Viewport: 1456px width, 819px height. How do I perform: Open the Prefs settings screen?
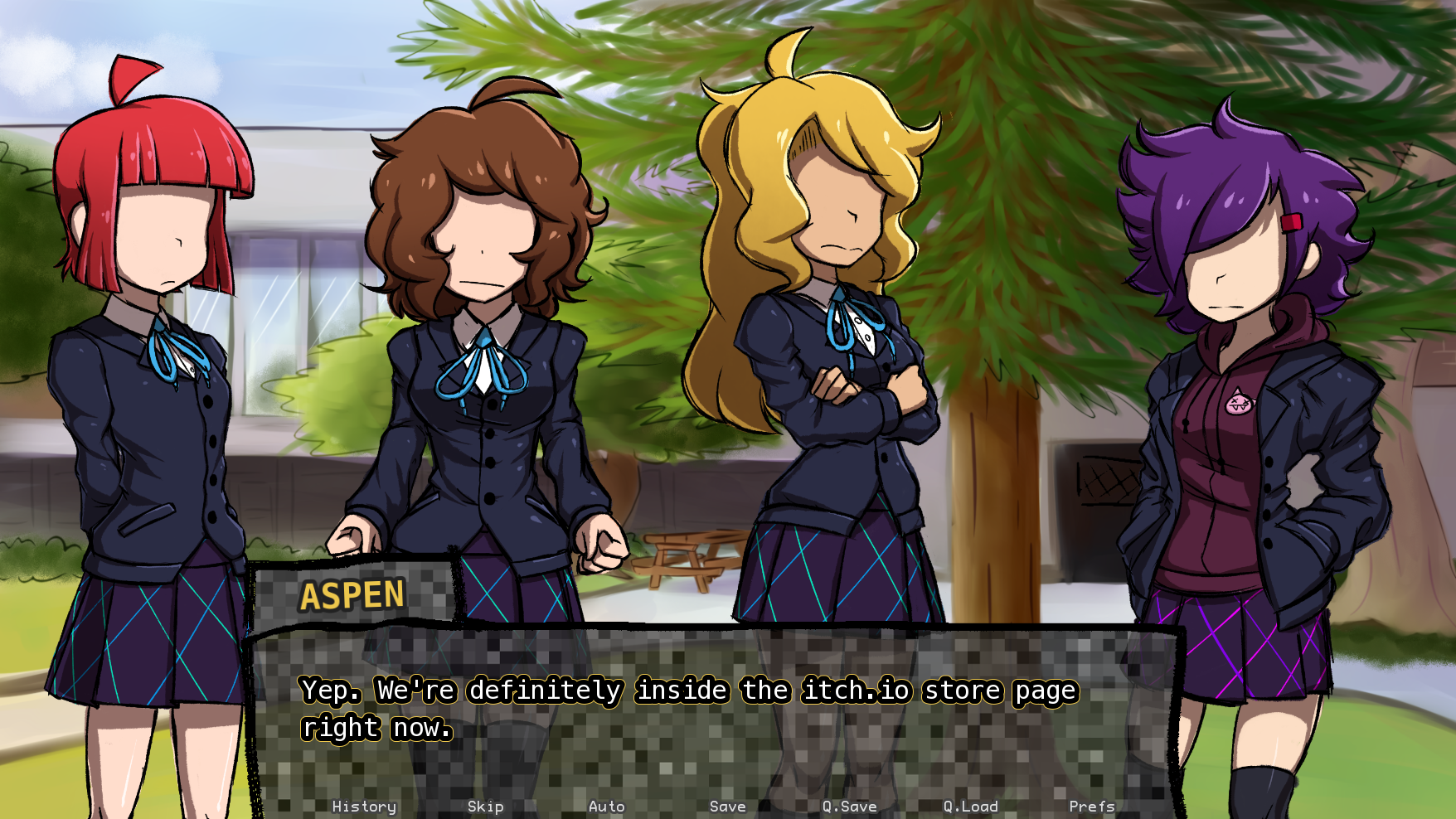tap(1093, 805)
